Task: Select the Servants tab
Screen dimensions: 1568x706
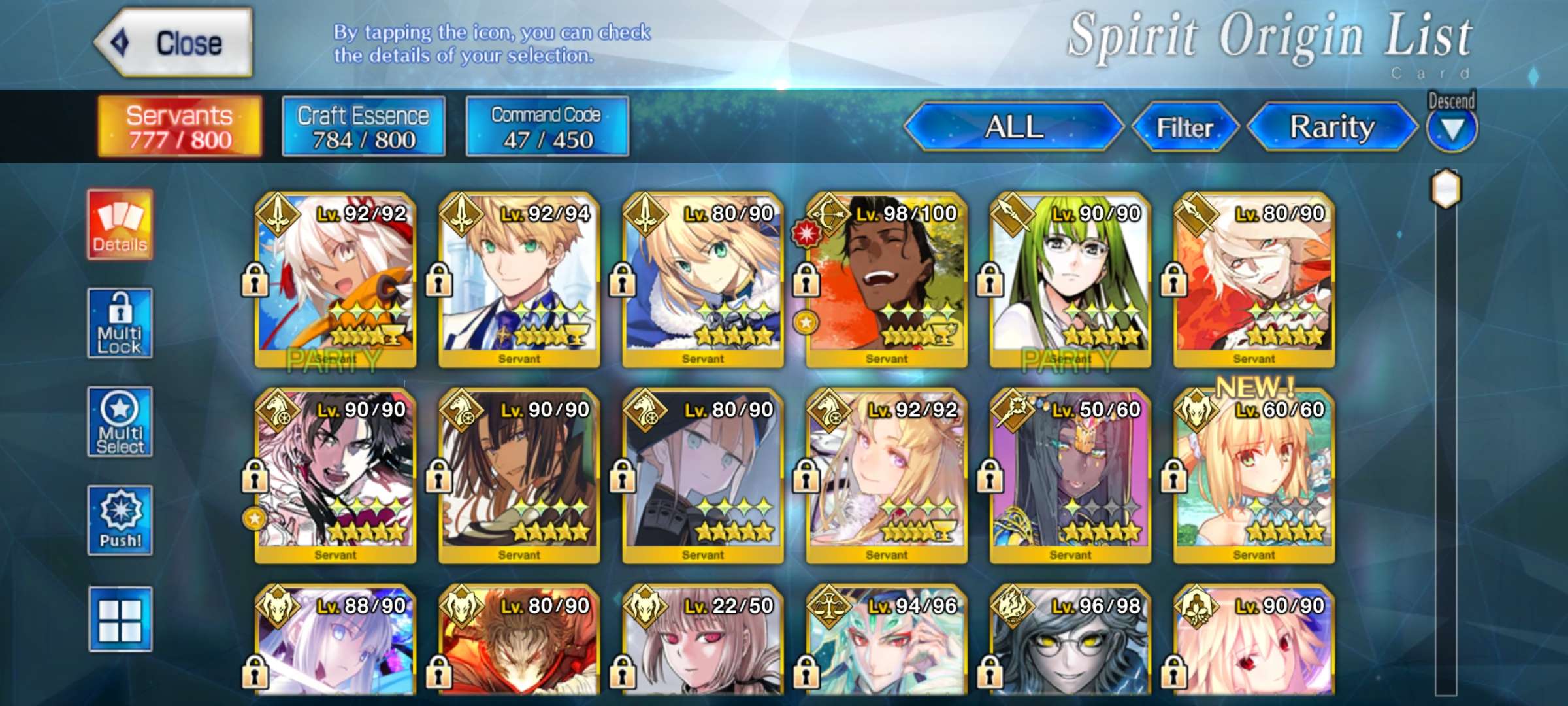Action: [180, 127]
